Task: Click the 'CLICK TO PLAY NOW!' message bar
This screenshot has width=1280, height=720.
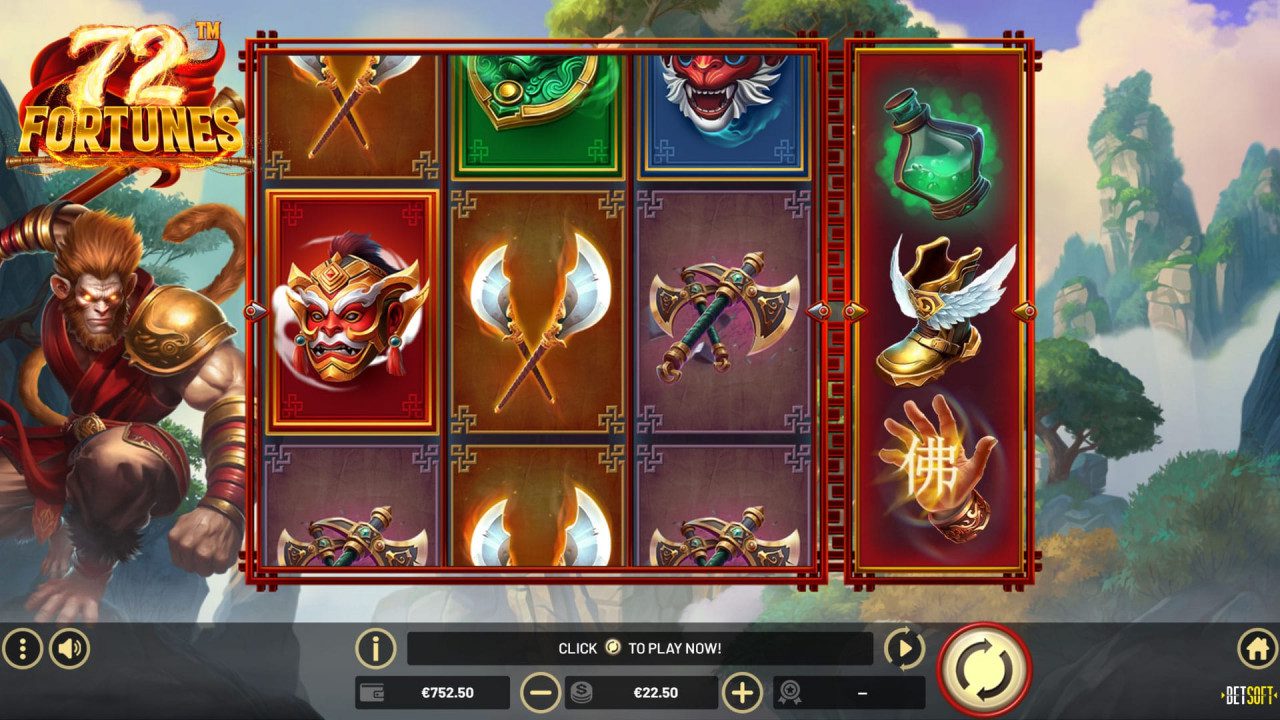Action: [x=640, y=648]
